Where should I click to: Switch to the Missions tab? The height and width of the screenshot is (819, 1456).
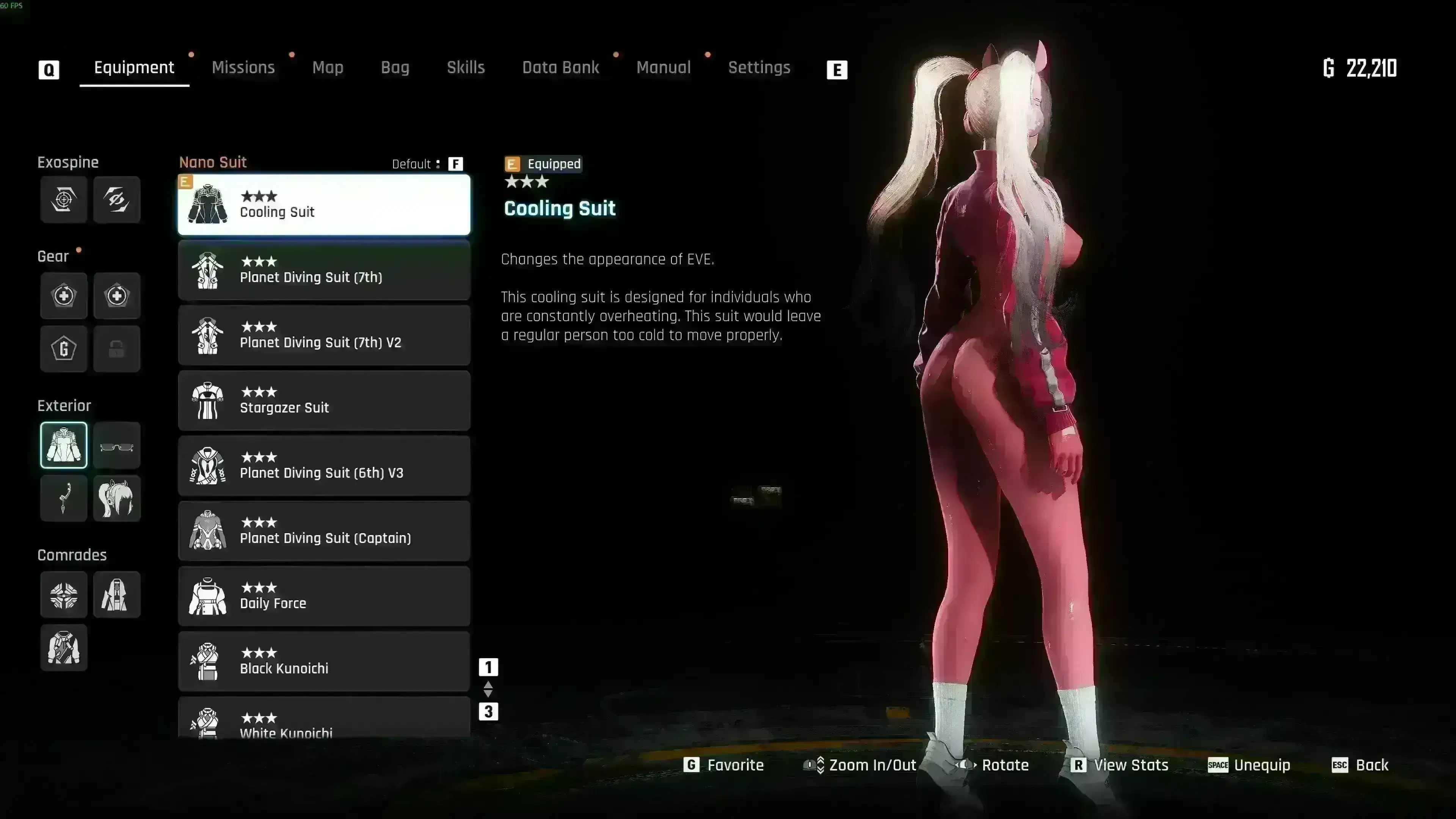click(243, 68)
